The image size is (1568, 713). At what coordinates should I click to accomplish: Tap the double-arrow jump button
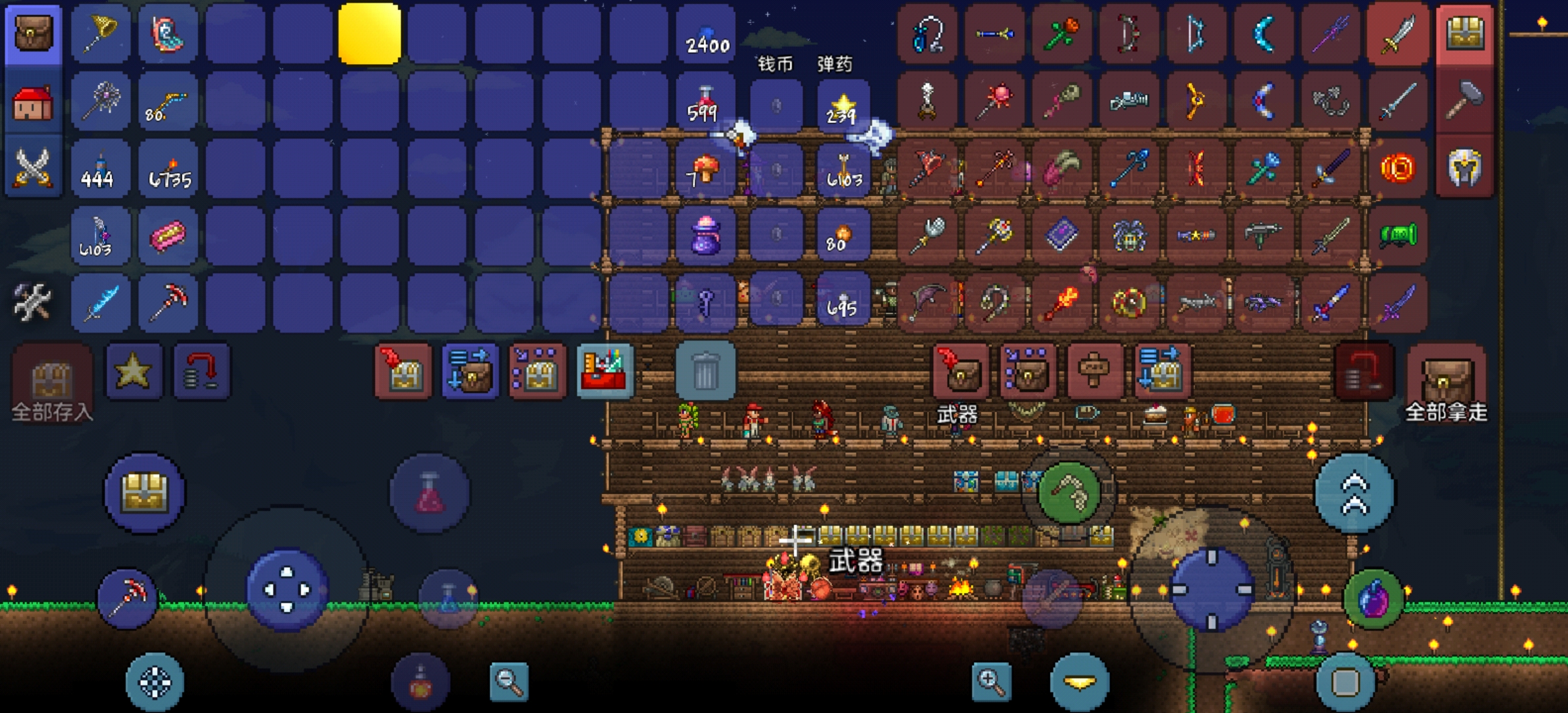1354,492
